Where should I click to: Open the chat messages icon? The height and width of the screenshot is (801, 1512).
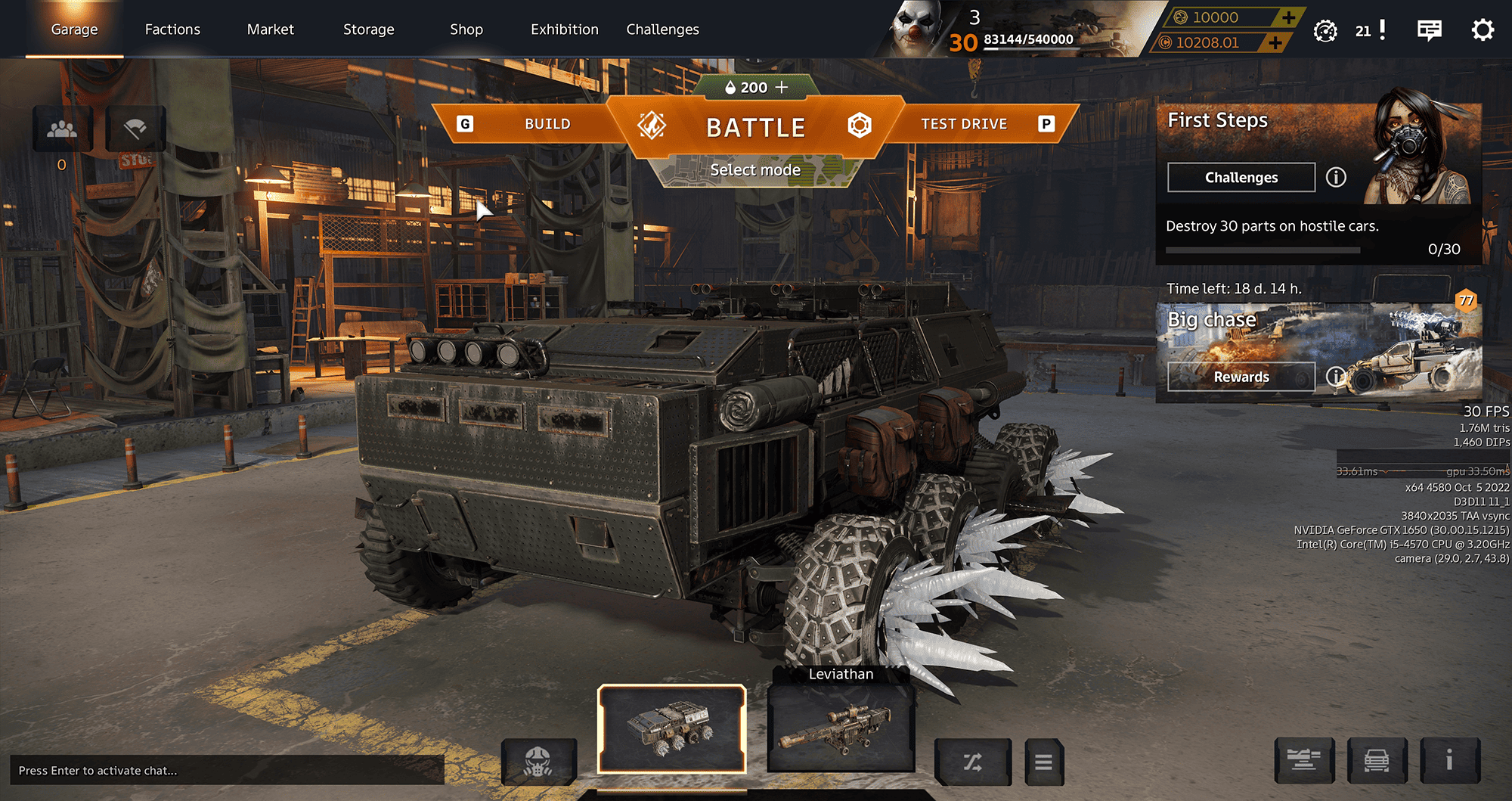pos(1429,30)
